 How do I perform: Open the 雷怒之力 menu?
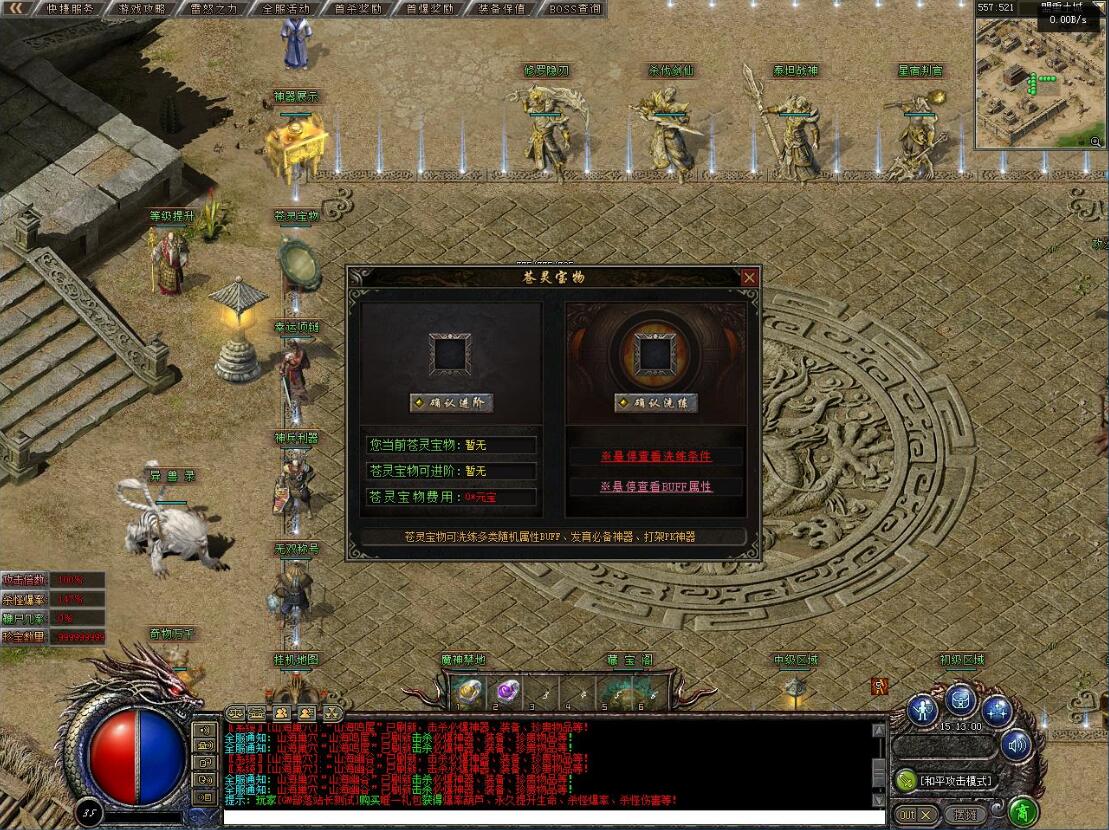pos(214,8)
